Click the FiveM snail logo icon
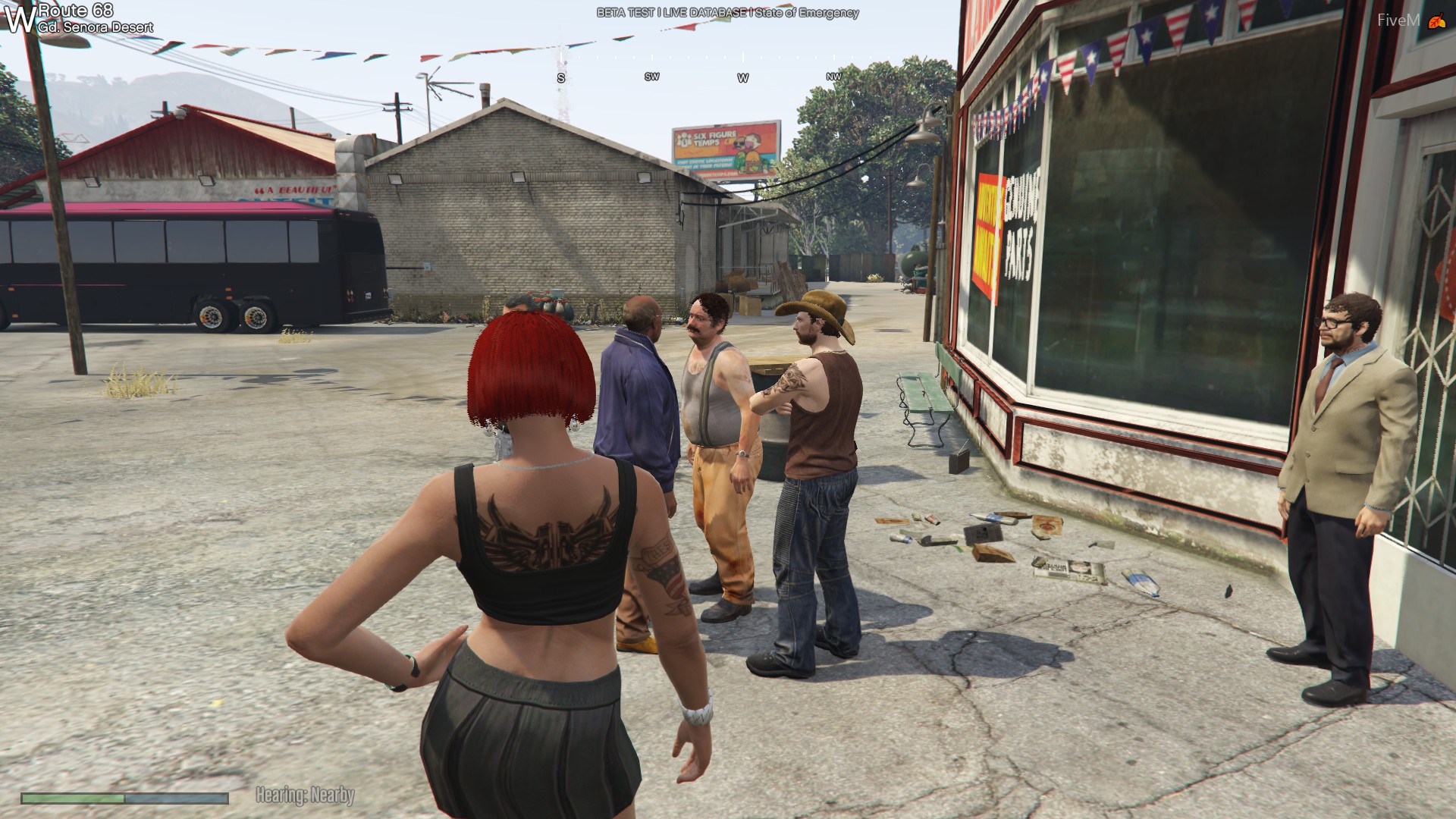The width and height of the screenshot is (1456, 819). coord(1436,22)
